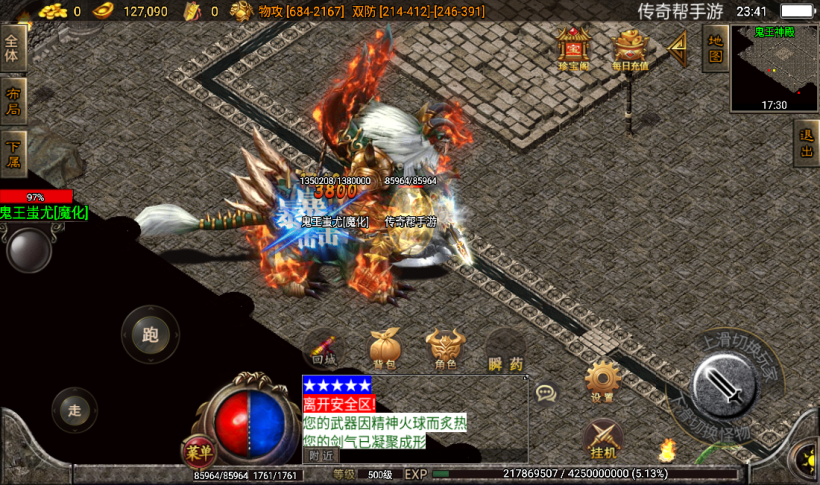Open the 每日充值 daily recharge

point(630,48)
